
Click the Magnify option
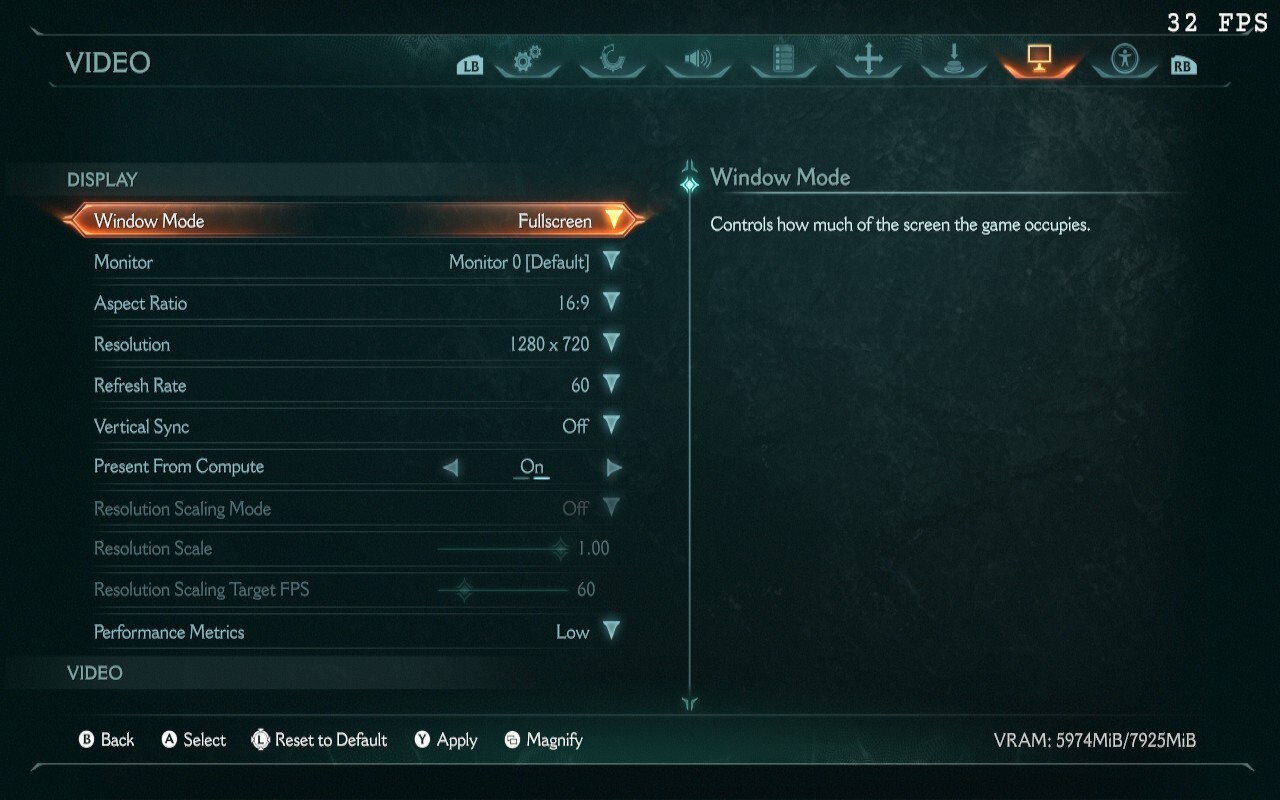pyautogui.click(x=543, y=740)
